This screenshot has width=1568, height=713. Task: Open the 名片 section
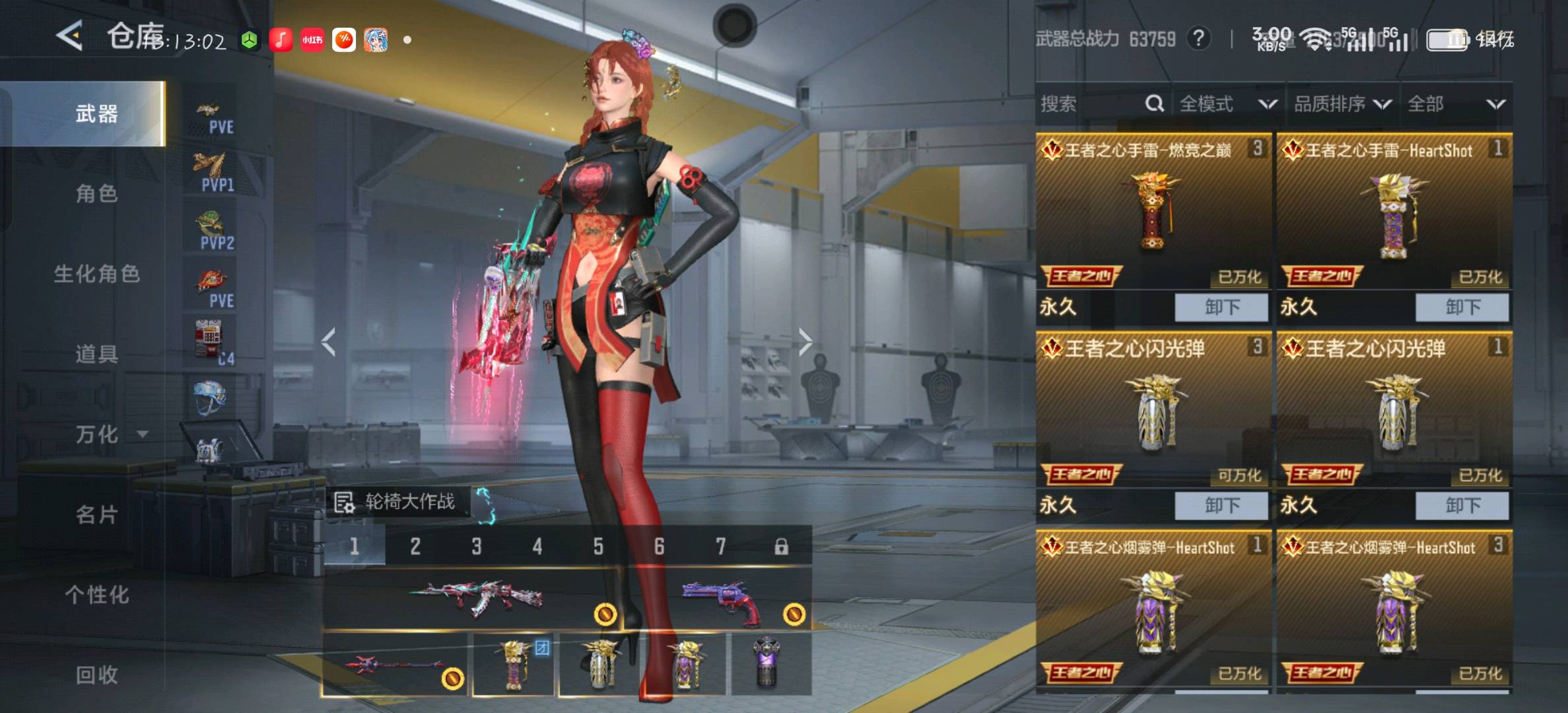[x=96, y=514]
